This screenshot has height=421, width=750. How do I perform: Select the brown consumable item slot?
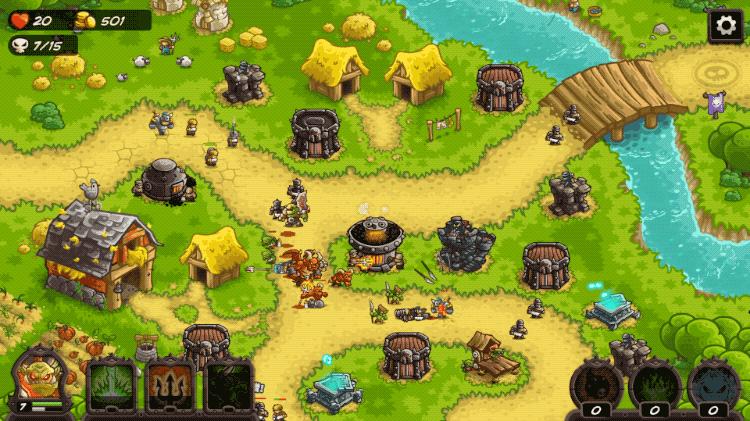coord(595,384)
